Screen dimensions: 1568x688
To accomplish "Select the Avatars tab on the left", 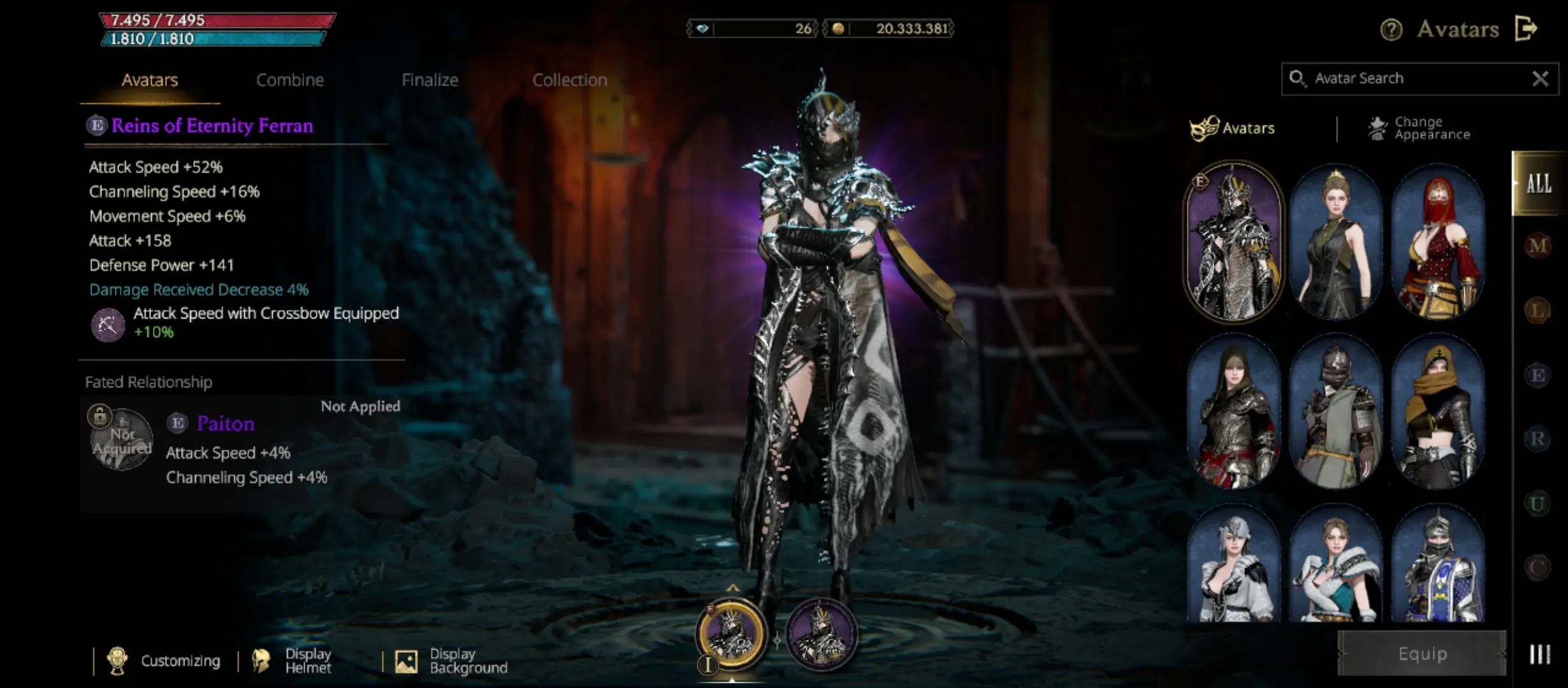I will [x=150, y=80].
